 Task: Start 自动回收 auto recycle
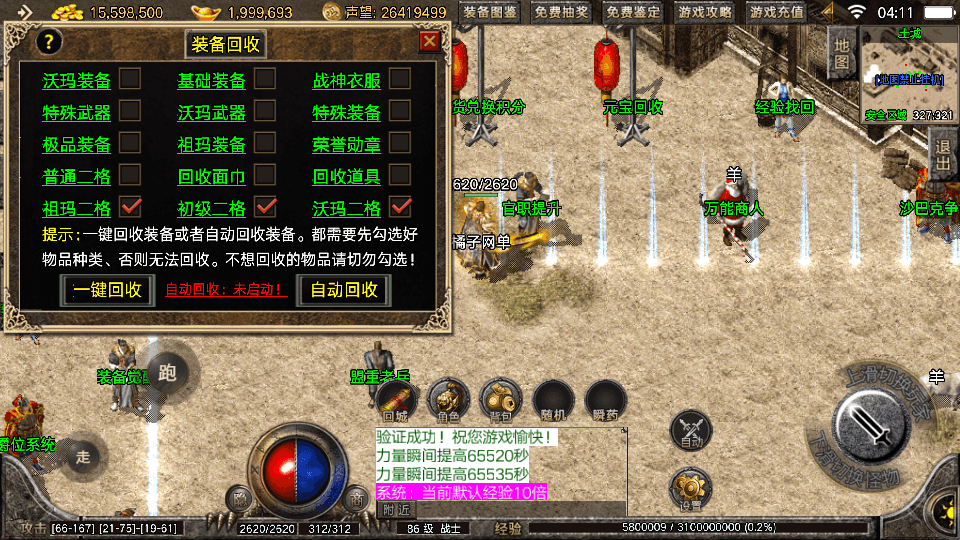pyautogui.click(x=344, y=290)
